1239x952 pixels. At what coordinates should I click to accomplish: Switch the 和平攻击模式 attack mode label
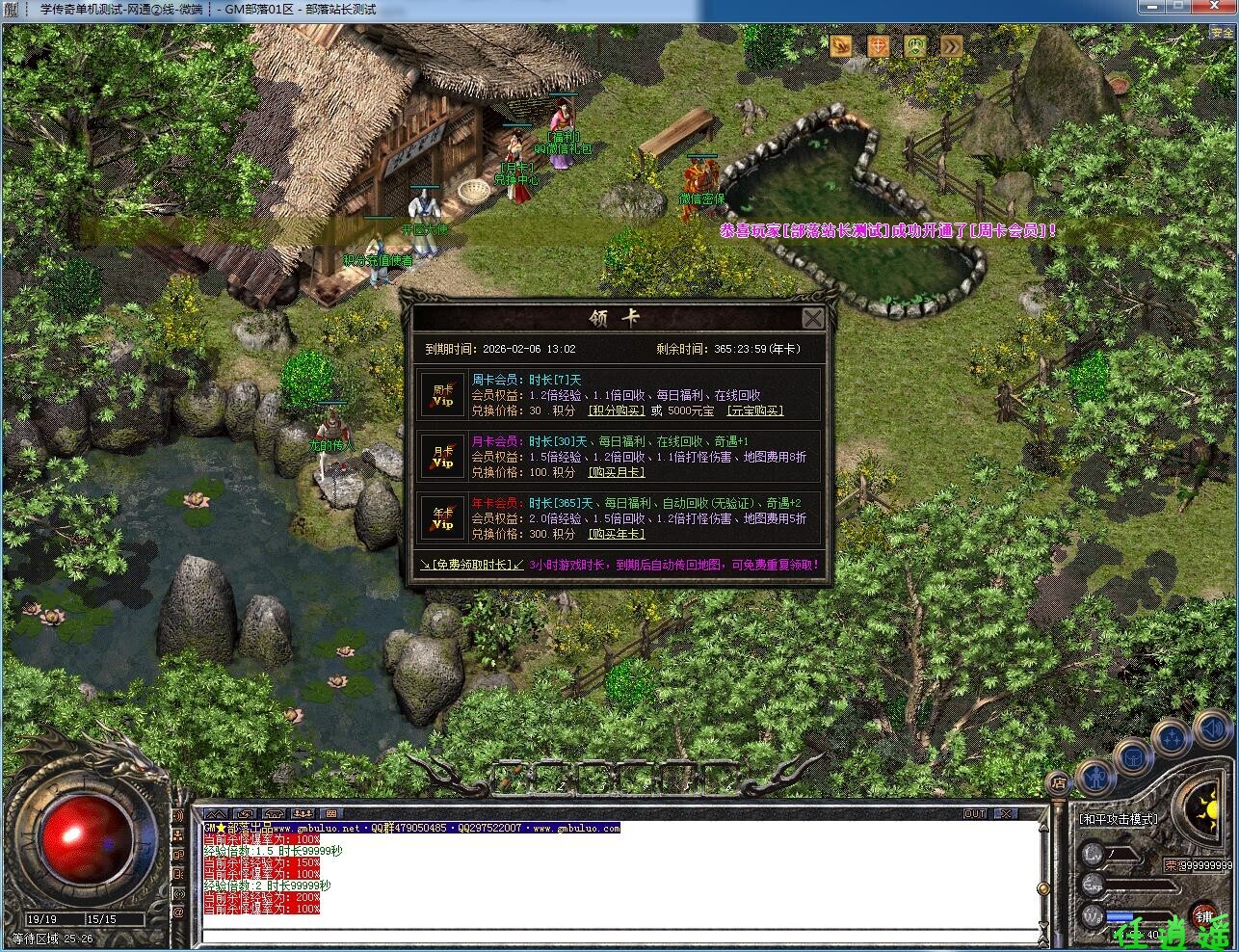(1119, 819)
